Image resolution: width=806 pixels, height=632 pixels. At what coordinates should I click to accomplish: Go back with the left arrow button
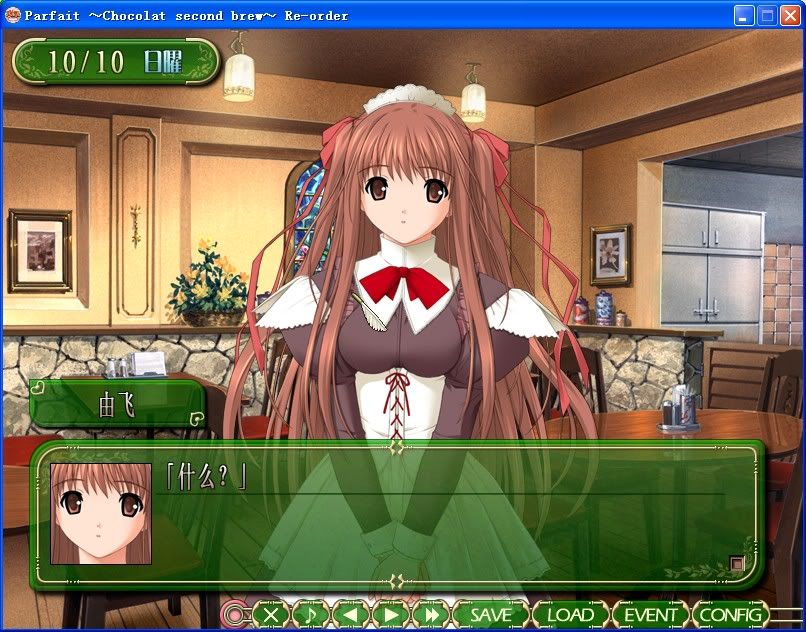click(350, 615)
